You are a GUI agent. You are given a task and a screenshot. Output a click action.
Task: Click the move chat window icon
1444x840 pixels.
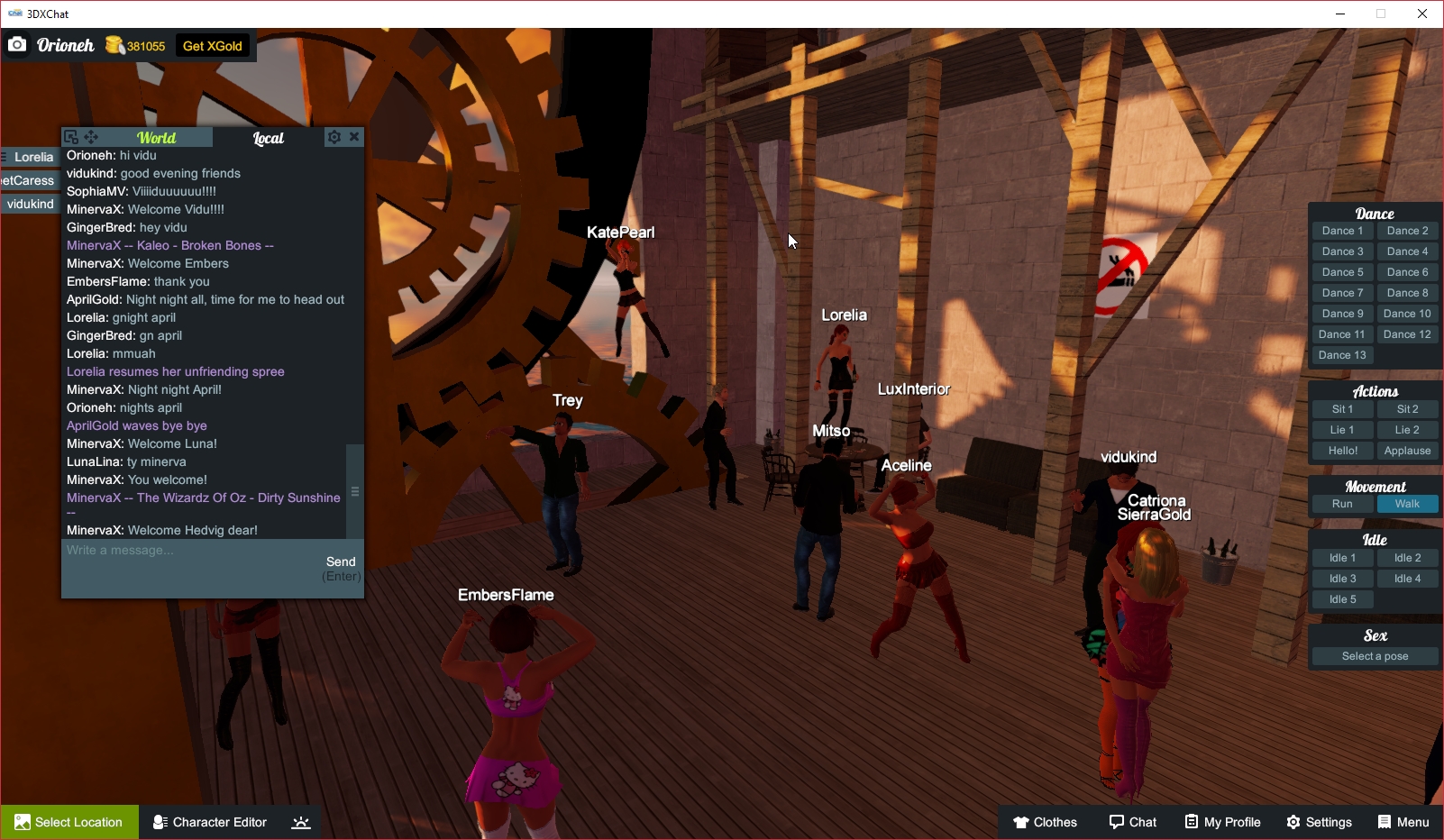pyautogui.click(x=91, y=136)
